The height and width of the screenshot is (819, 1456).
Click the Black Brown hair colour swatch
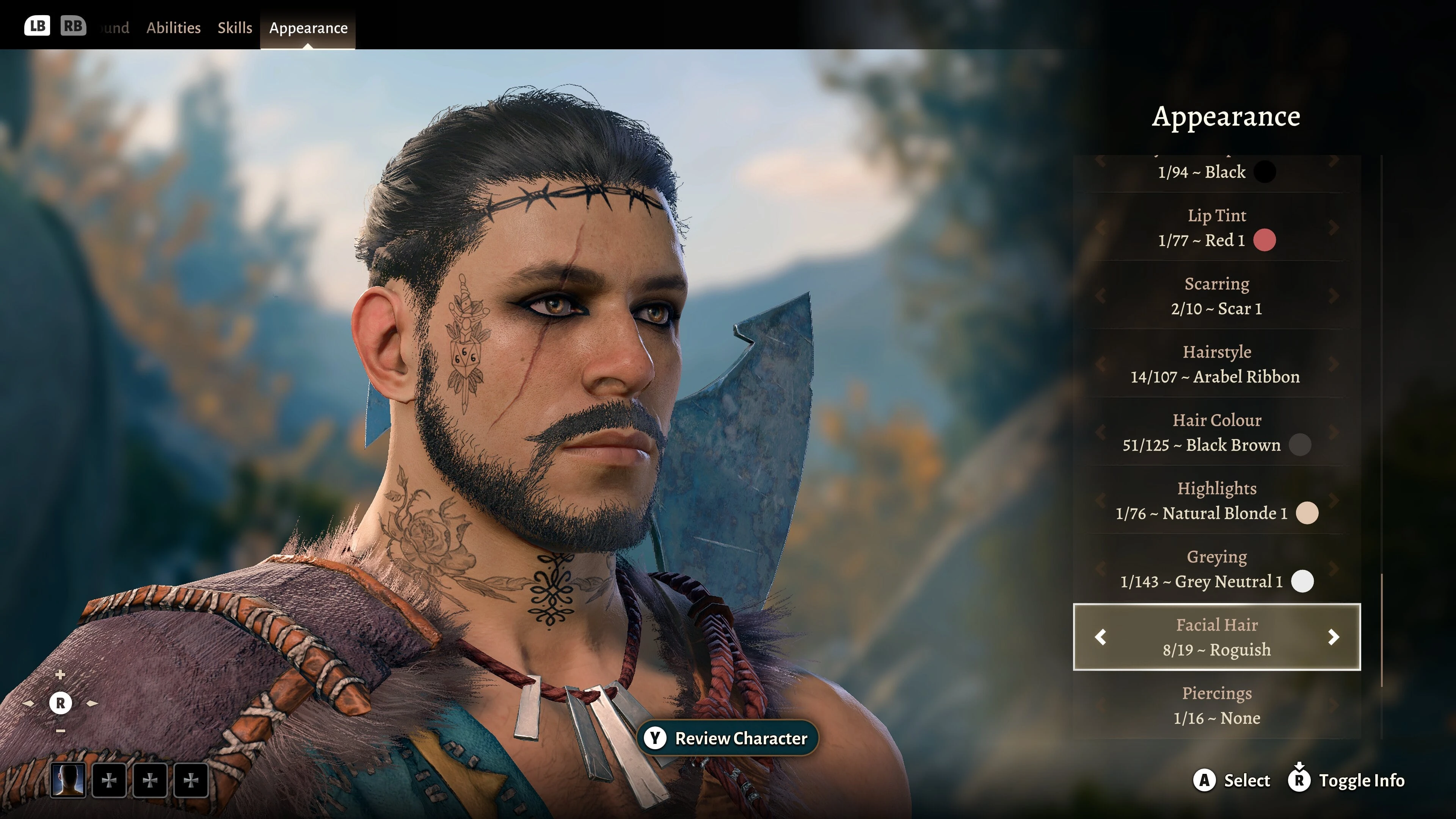pyautogui.click(x=1299, y=445)
